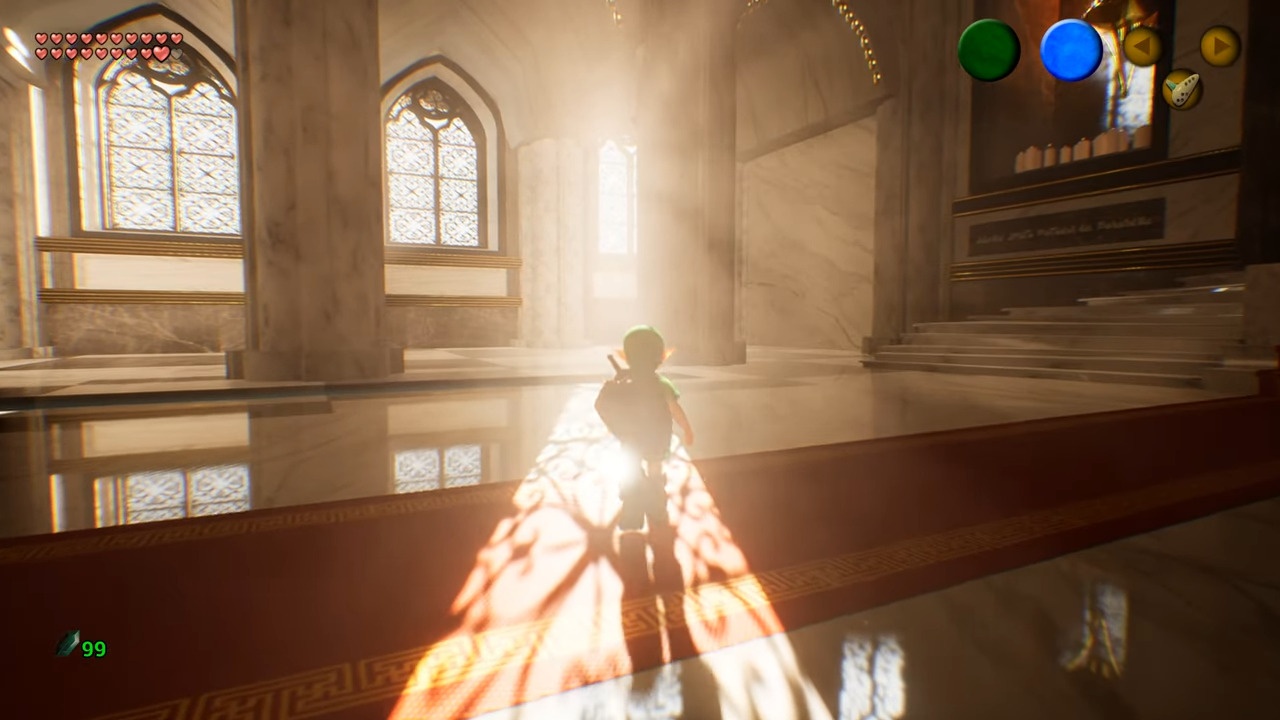Use the ocarina item slot

1182,90
